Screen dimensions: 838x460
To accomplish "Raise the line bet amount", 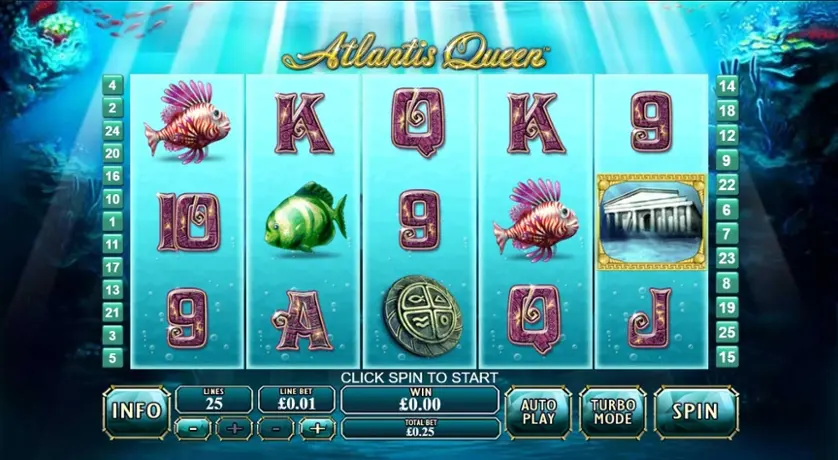I will click(x=318, y=429).
